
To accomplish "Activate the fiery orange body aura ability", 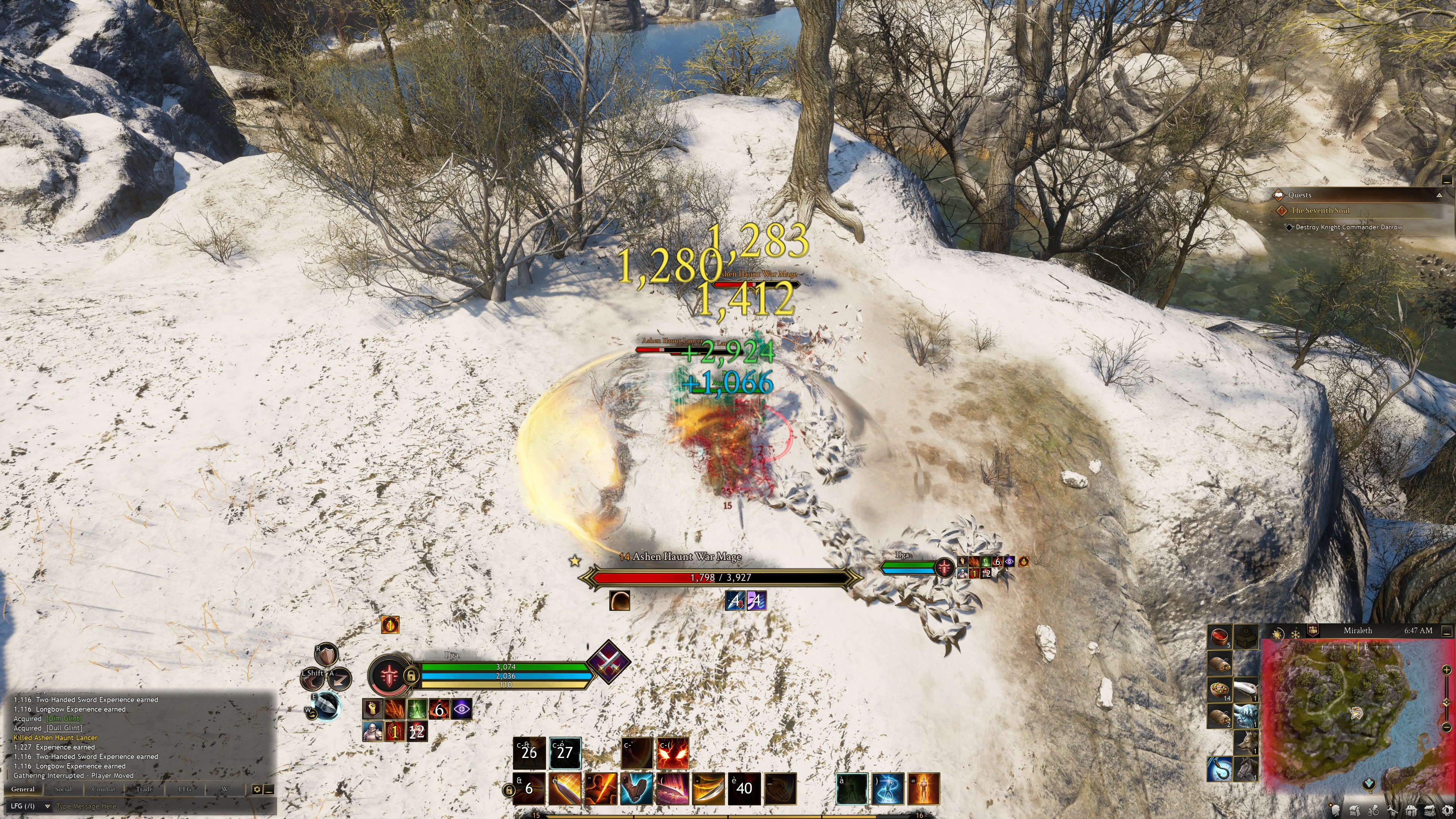I will pyautogui.click(x=924, y=789).
